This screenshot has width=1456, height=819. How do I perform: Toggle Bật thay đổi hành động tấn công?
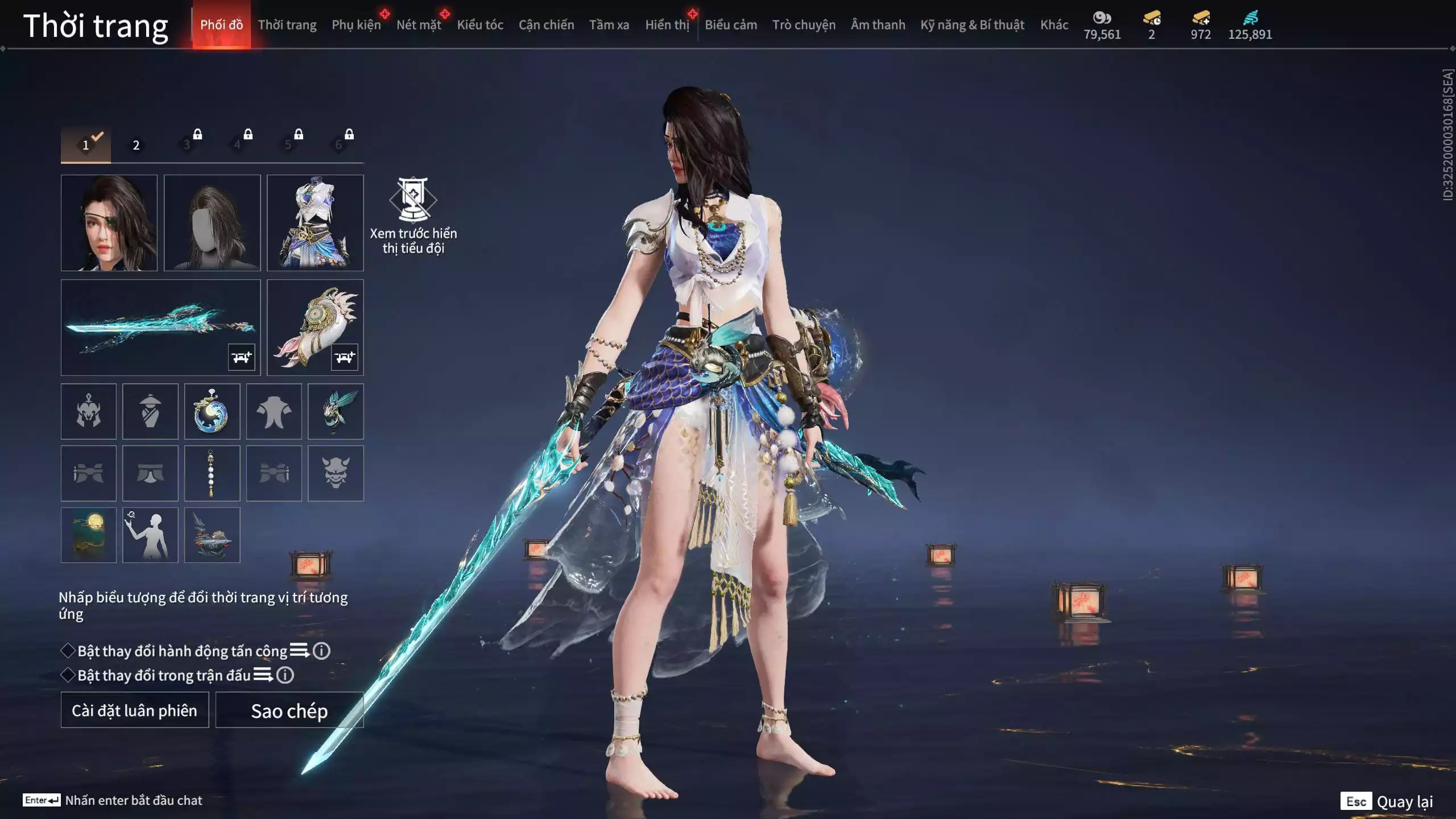pyautogui.click(x=68, y=651)
